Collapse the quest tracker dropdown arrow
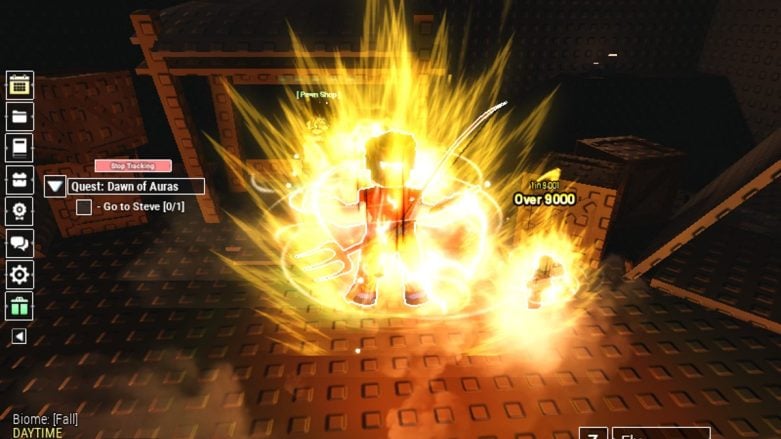The height and width of the screenshot is (439, 781). (55, 186)
